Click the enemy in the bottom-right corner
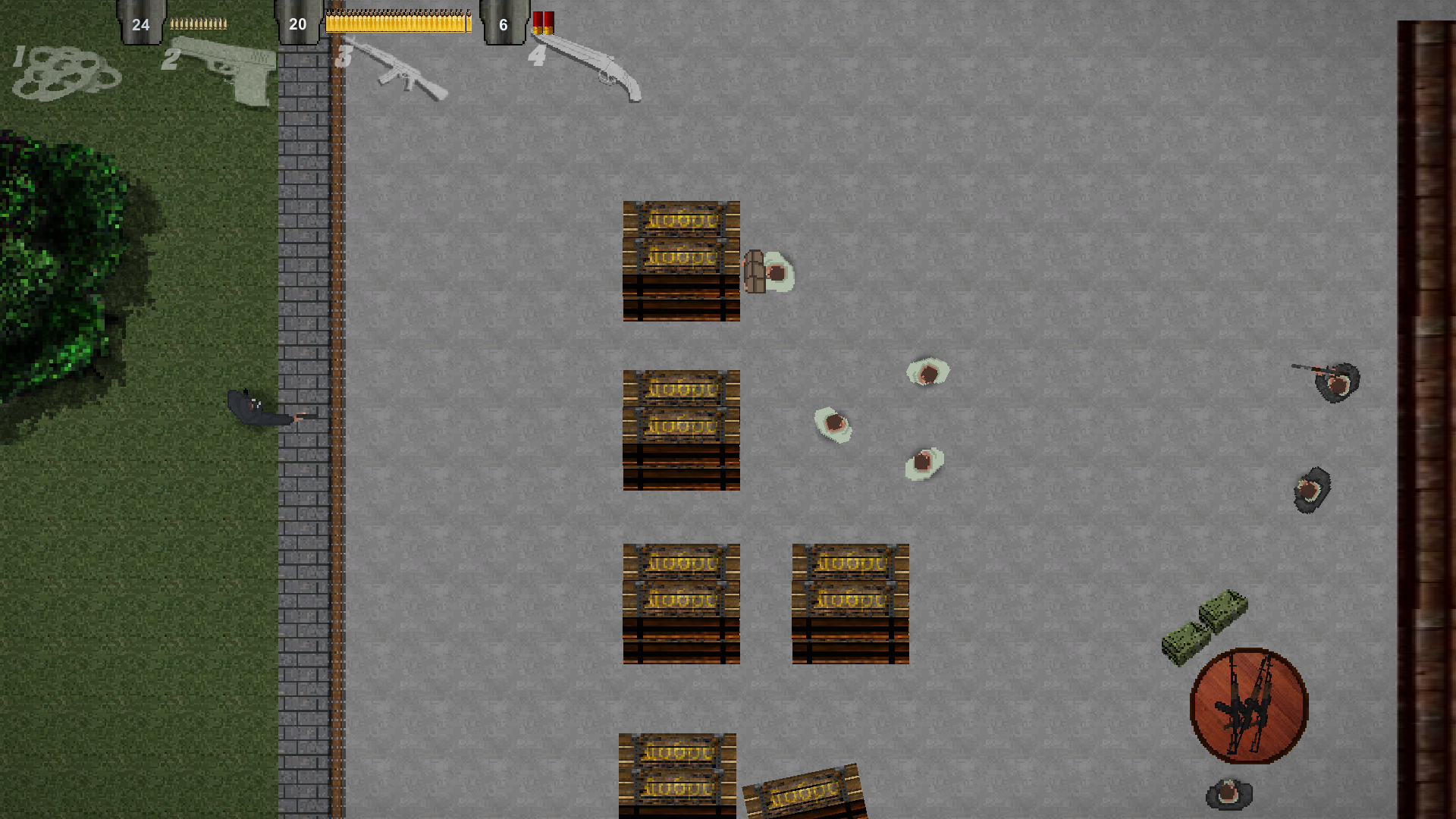The image size is (1456, 819). click(1228, 795)
